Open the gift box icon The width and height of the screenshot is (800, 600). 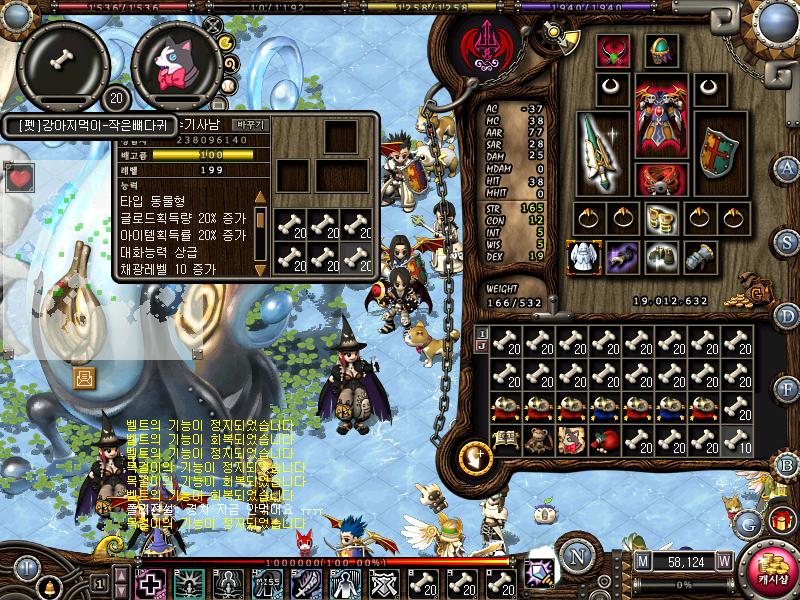pyautogui.click(x=779, y=521)
